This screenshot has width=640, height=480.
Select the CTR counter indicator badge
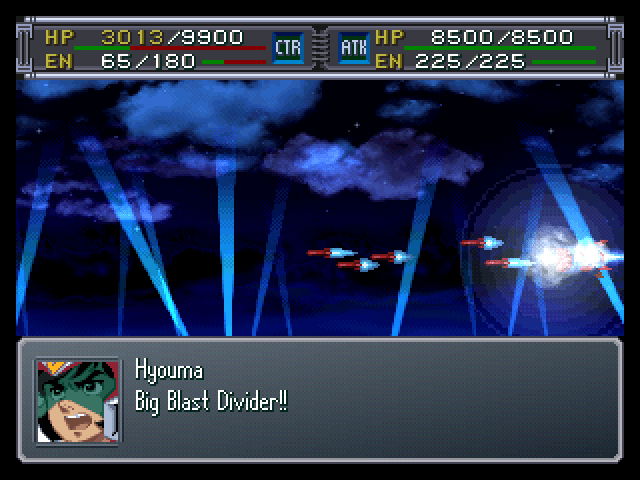[288, 46]
